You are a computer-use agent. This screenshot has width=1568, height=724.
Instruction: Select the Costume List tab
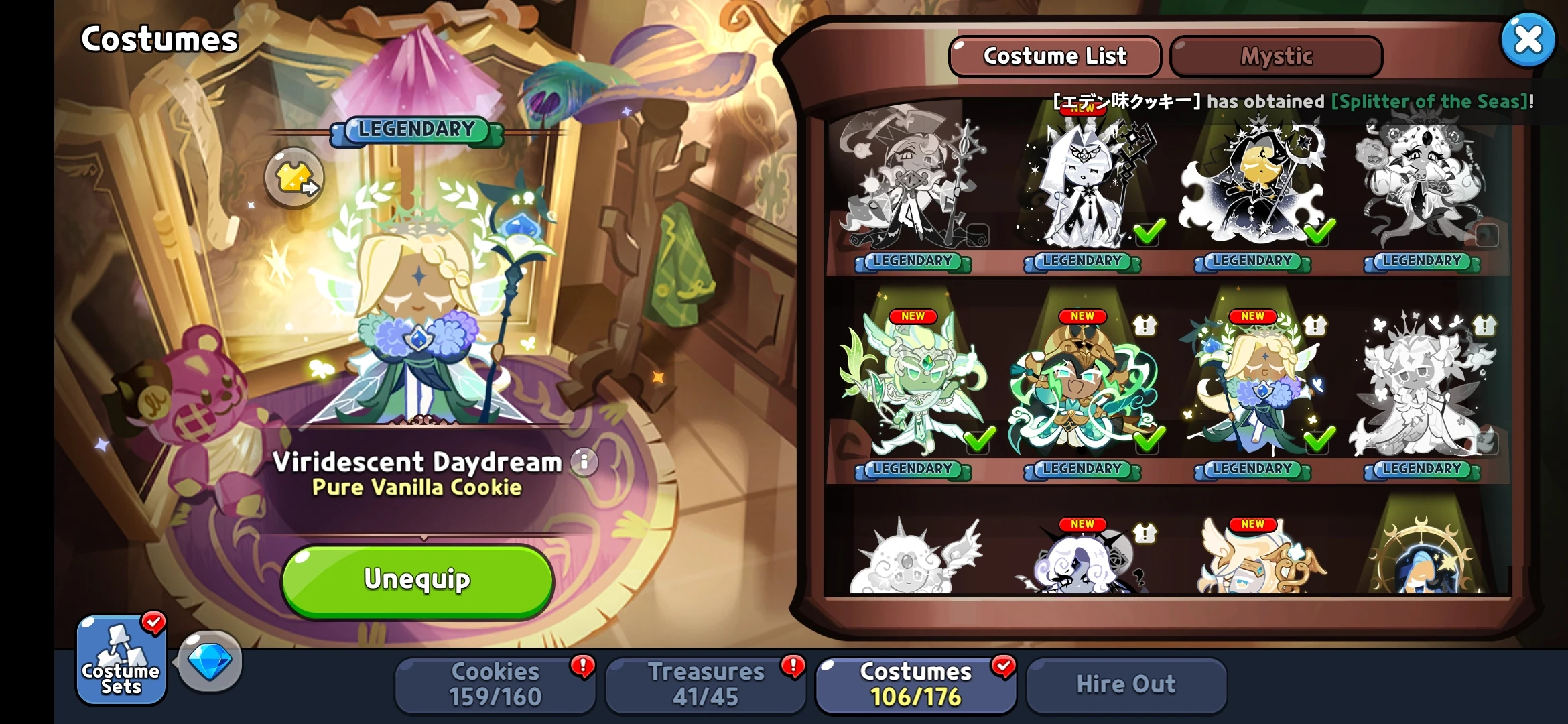point(1054,56)
